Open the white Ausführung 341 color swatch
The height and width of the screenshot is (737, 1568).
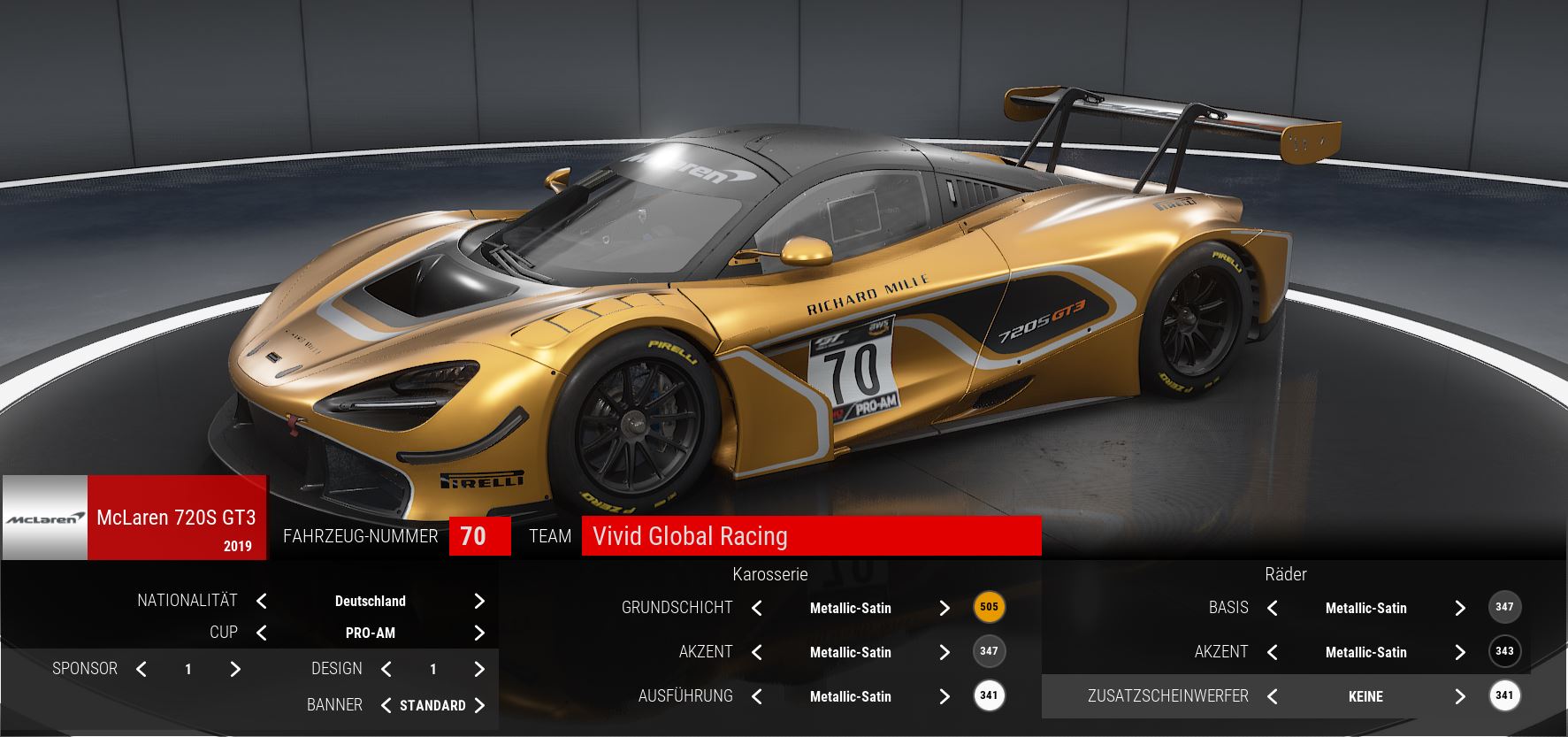[x=989, y=695]
